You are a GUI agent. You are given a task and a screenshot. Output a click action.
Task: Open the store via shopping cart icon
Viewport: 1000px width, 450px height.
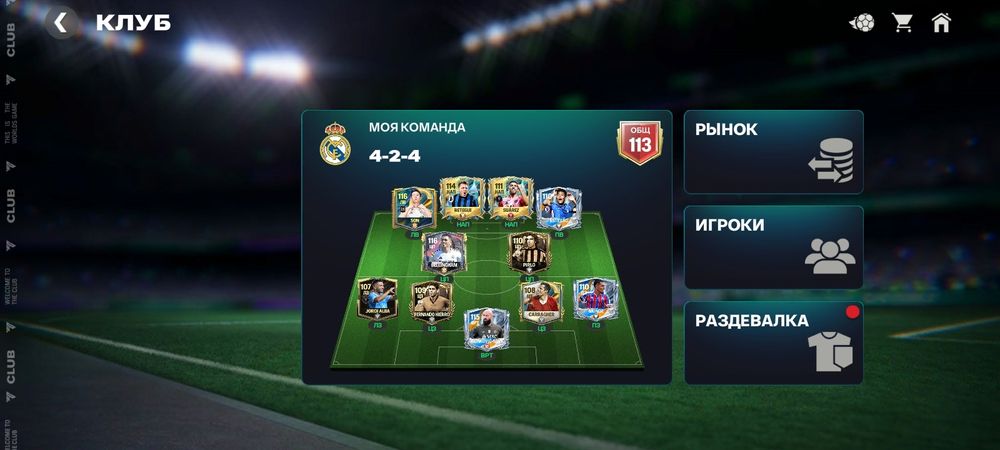903,23
